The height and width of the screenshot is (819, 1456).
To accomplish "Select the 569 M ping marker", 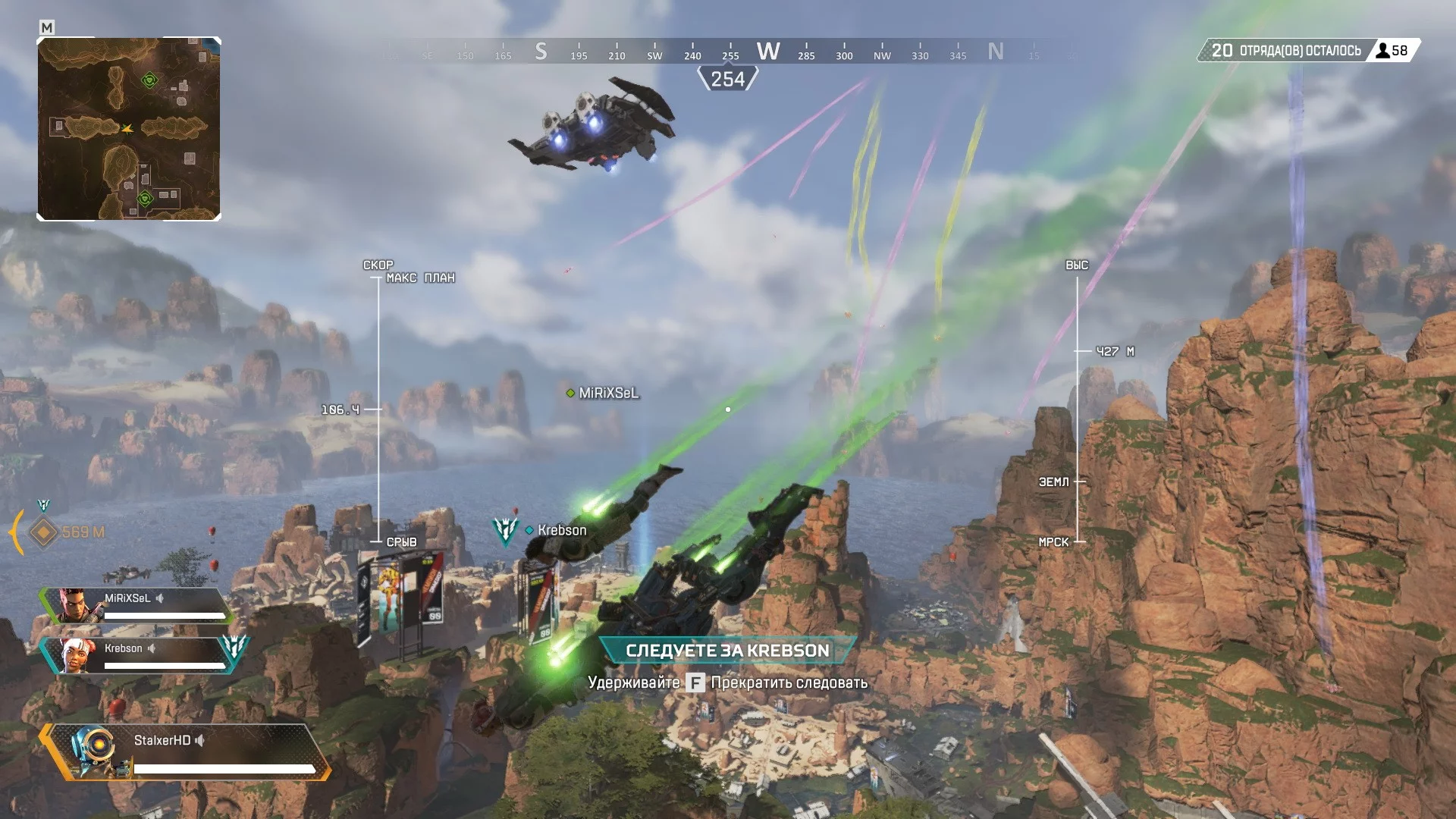I will [x=44, y=532].
